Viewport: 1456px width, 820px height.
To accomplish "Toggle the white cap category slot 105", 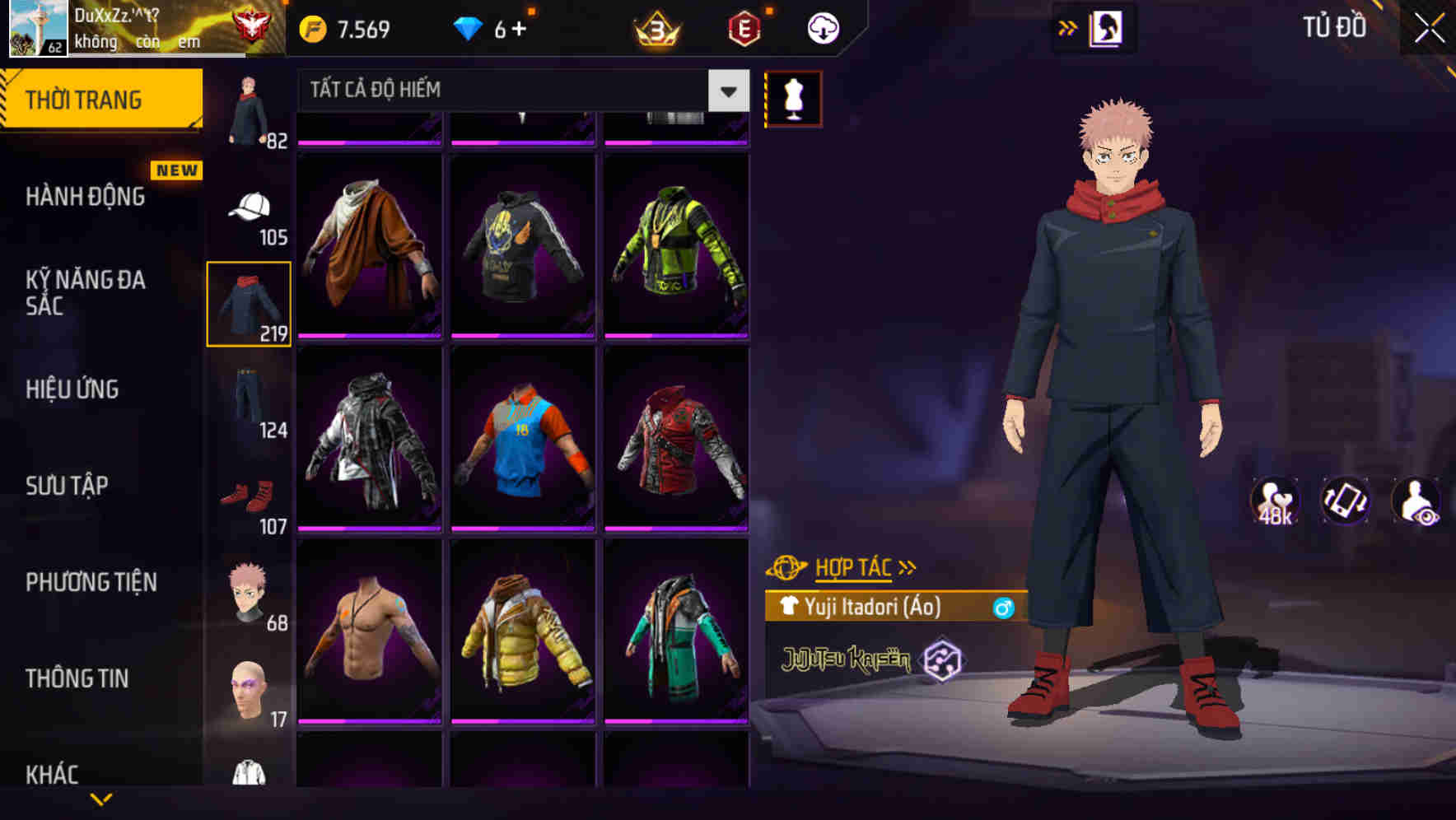I will 249,206.
